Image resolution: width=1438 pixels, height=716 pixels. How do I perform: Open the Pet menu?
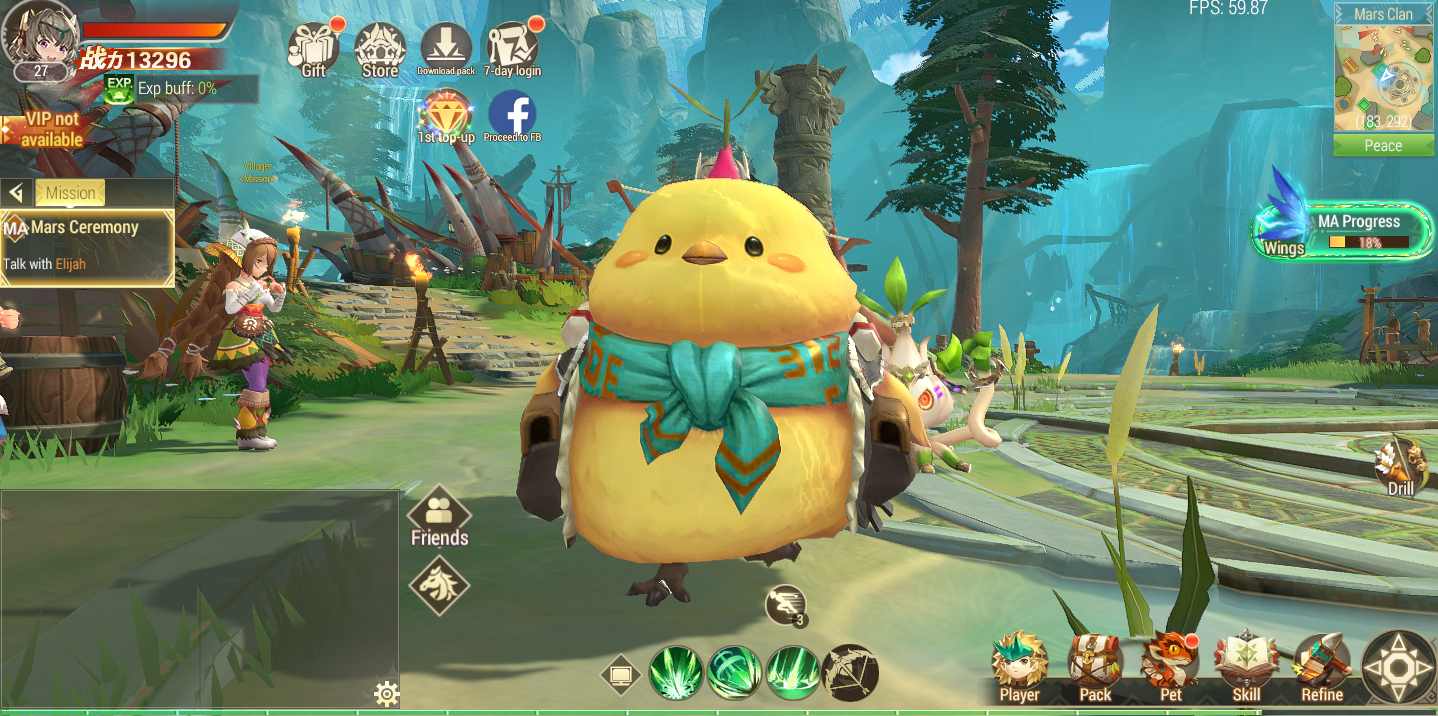tap(1170, 667)
